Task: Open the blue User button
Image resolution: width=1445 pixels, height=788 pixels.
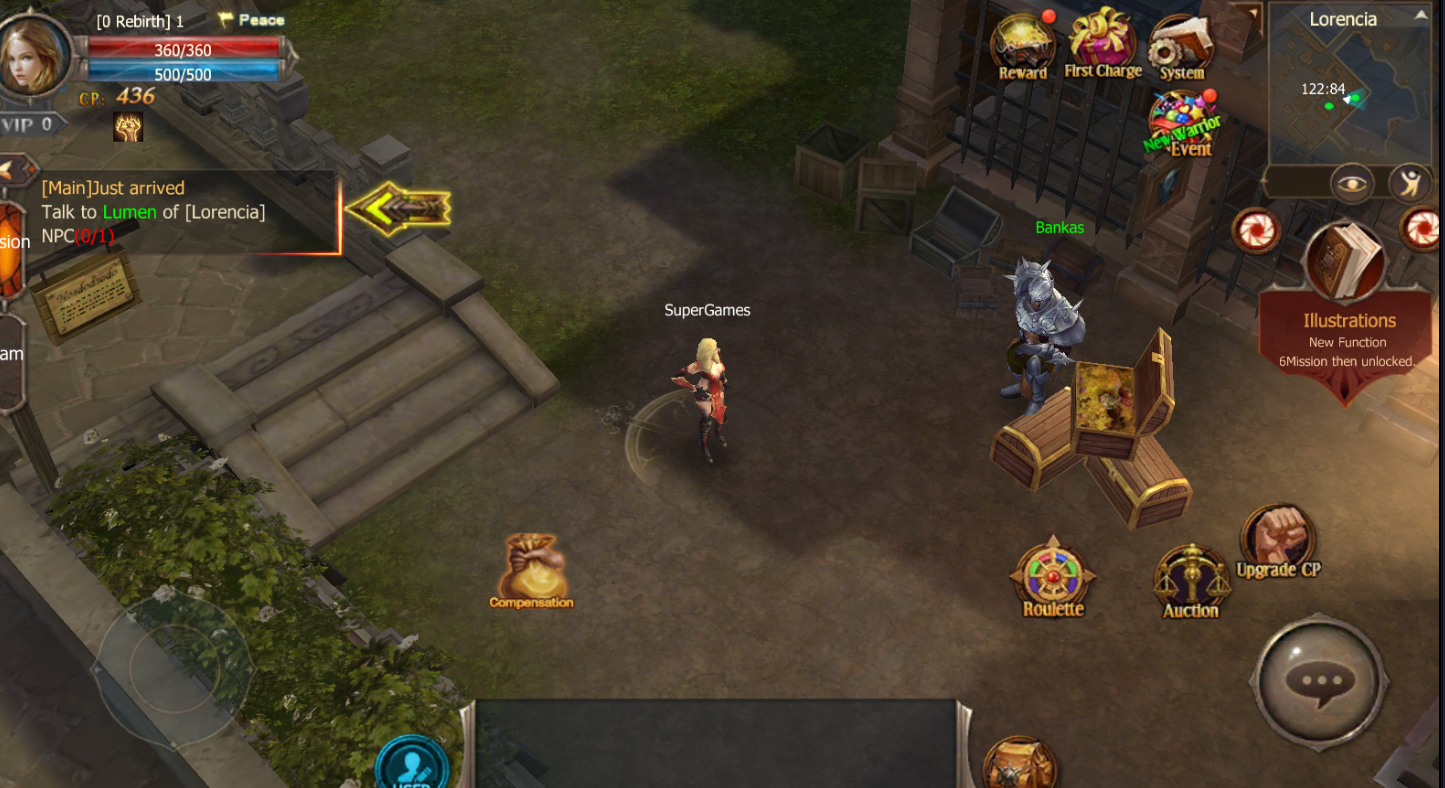Action: coord(411,767)
